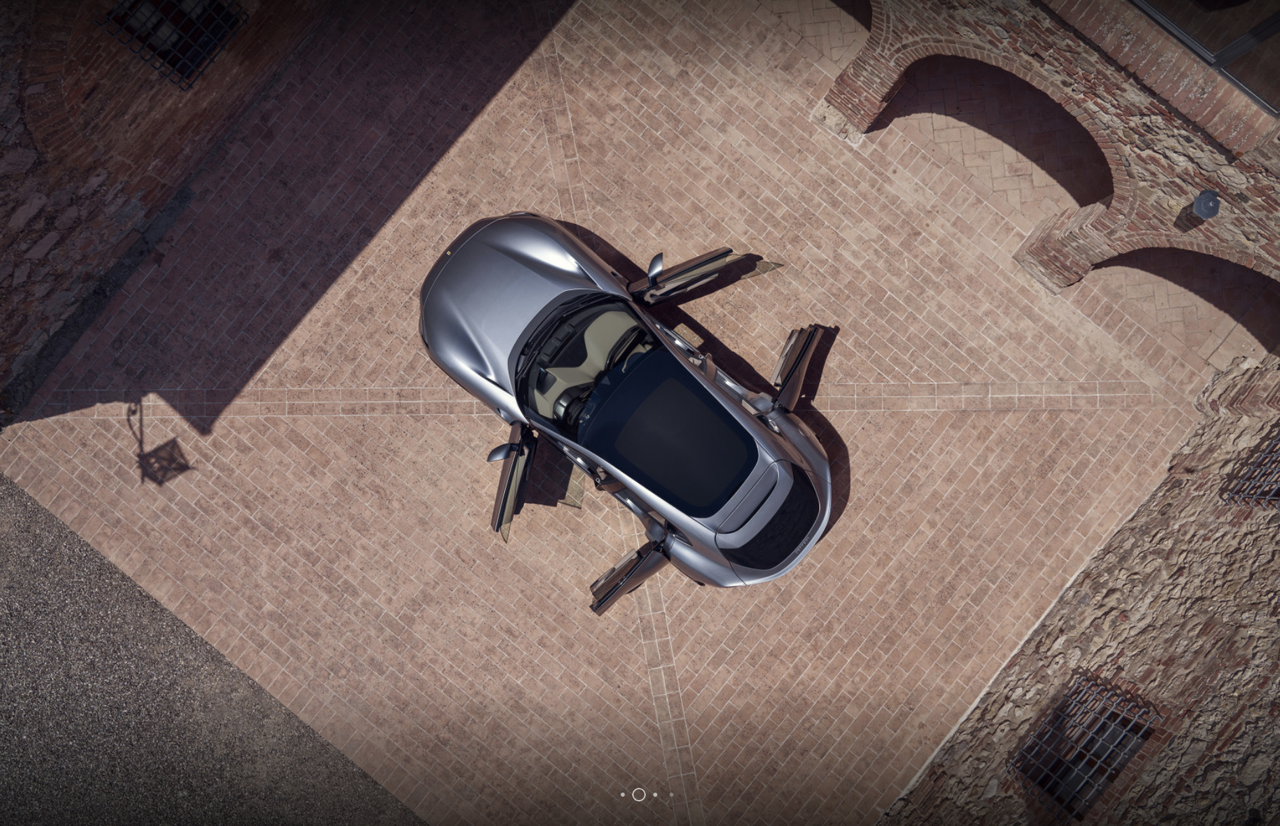Select the first carousel pagination dot

coord(622,795)
